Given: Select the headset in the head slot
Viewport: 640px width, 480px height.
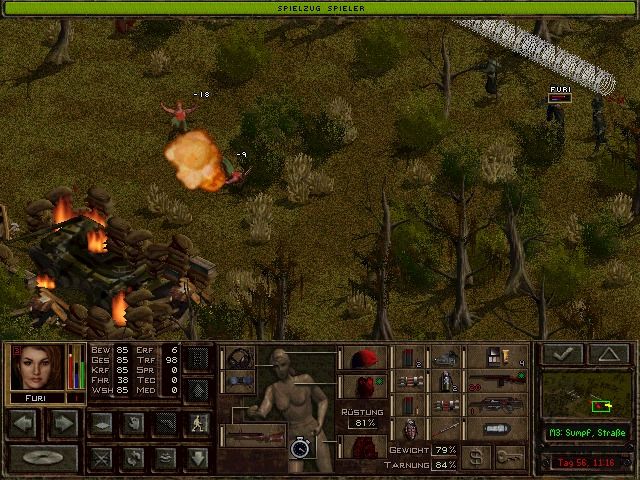Looking at the screenshot, I should (240, 359).
